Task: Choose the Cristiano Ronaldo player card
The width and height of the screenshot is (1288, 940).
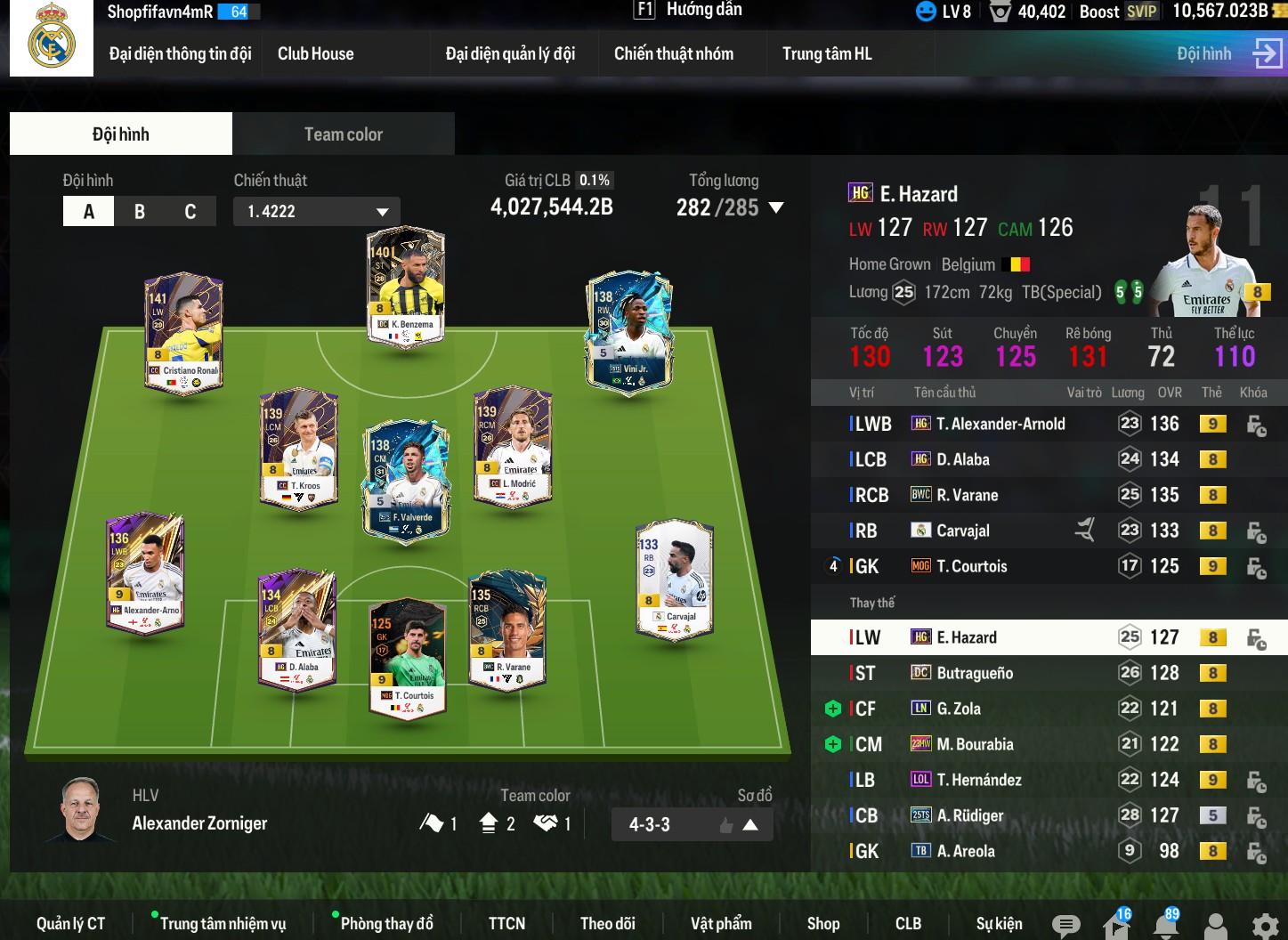Action: (x=183, y=334)
